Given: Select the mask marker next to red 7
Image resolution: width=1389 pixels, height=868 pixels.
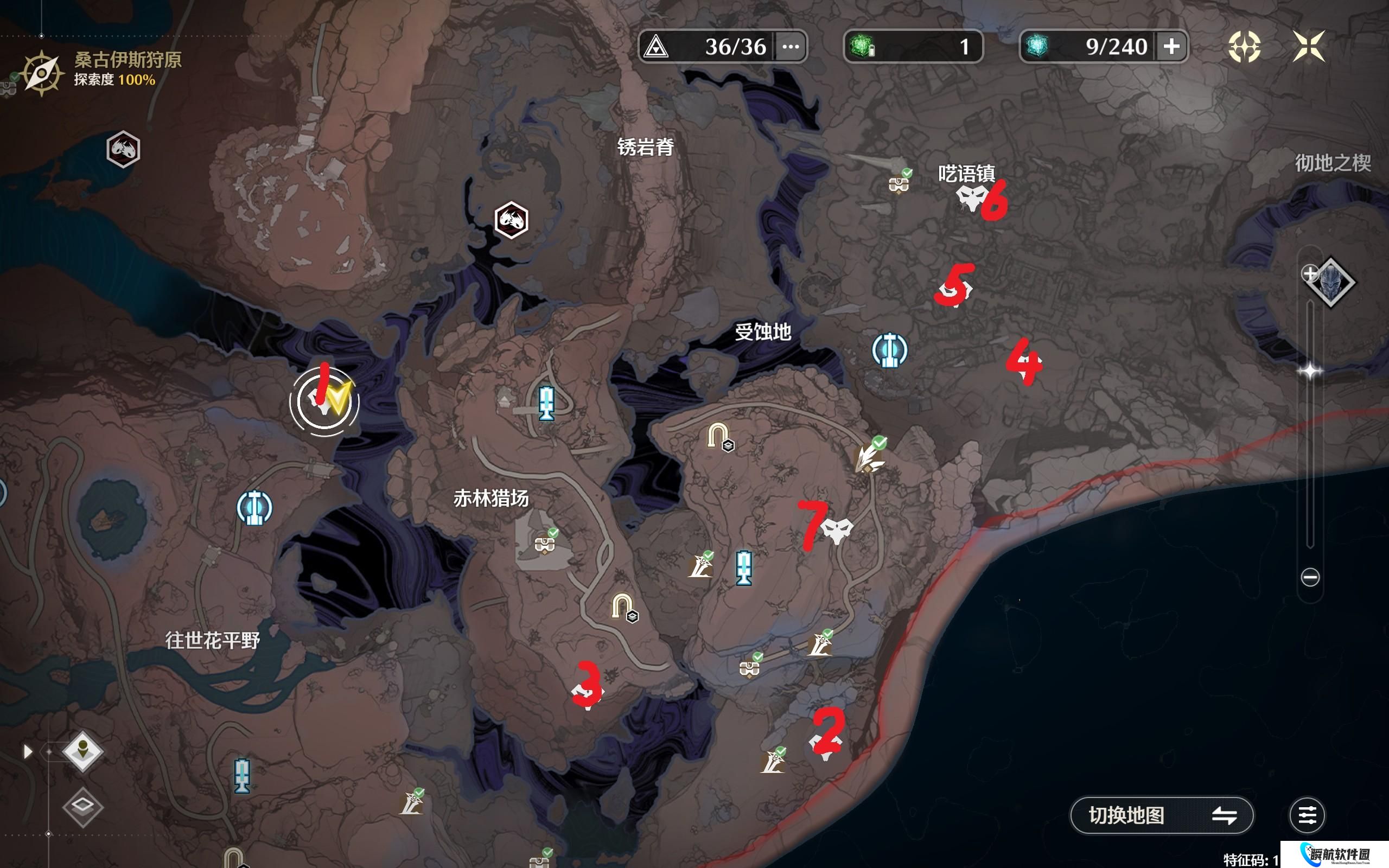Looking at the screenshot, I should coord(837,530).
